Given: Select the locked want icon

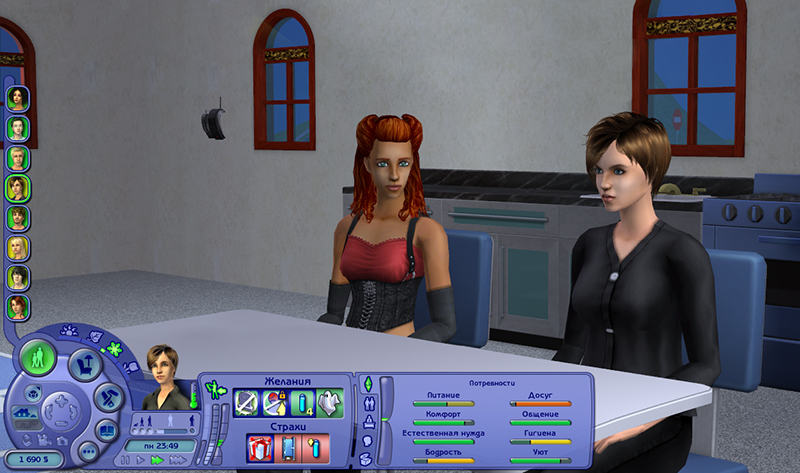Looking at the screenshot, I should tap(275, 402).
